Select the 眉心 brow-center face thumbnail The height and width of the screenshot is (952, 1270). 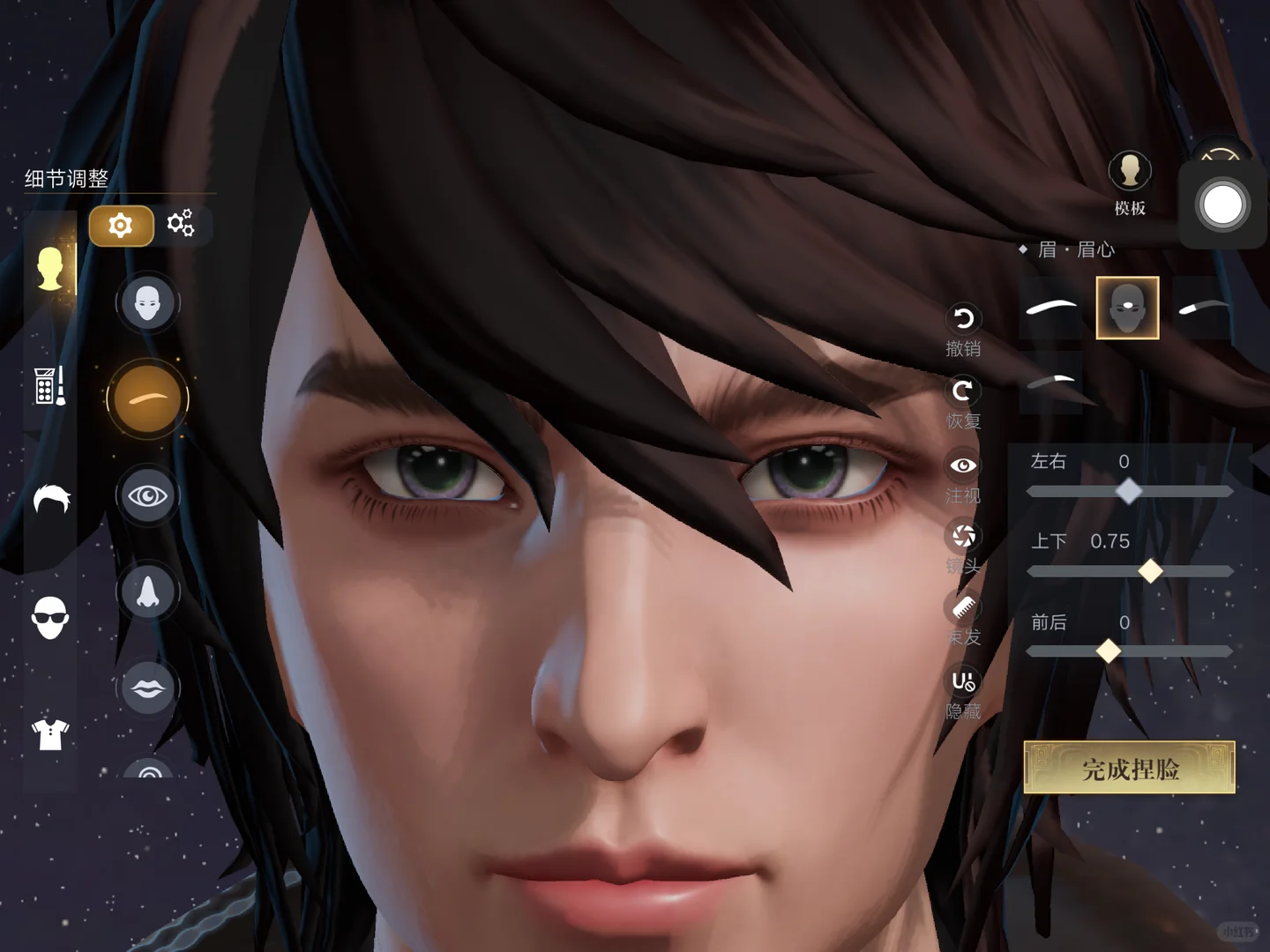(1127, 308)
